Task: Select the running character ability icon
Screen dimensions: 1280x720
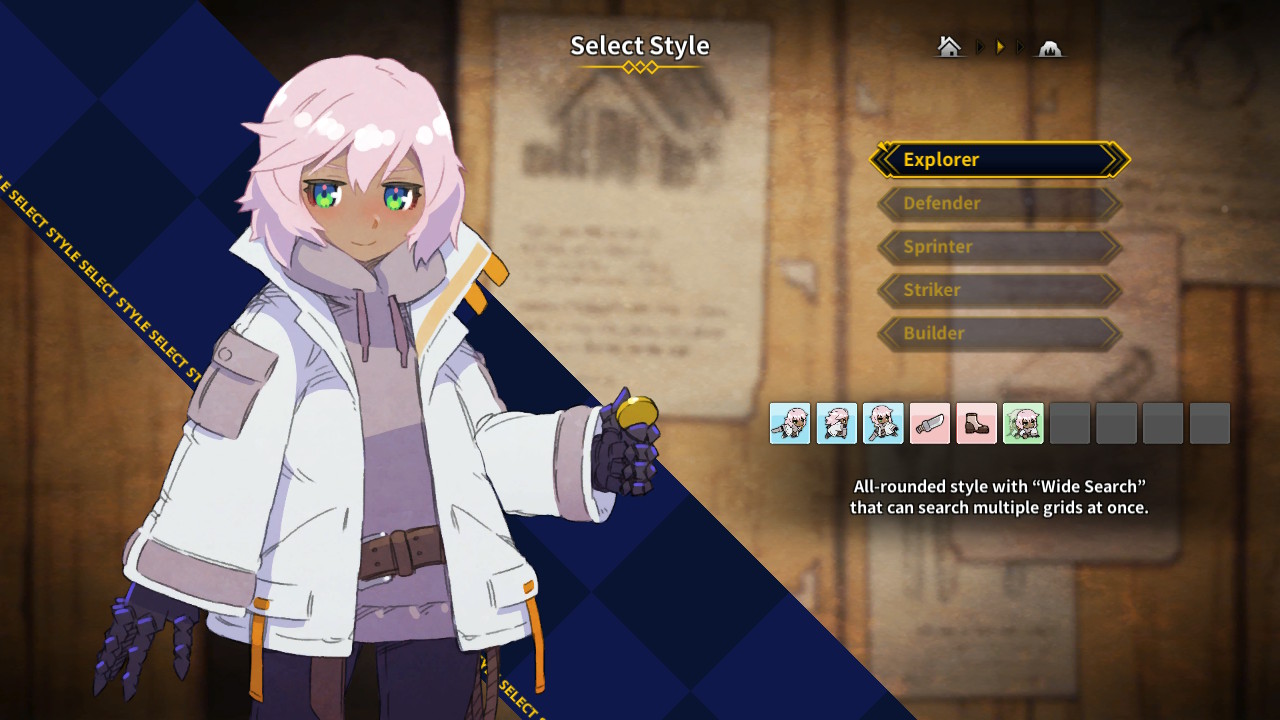Action: click(837, 423)
